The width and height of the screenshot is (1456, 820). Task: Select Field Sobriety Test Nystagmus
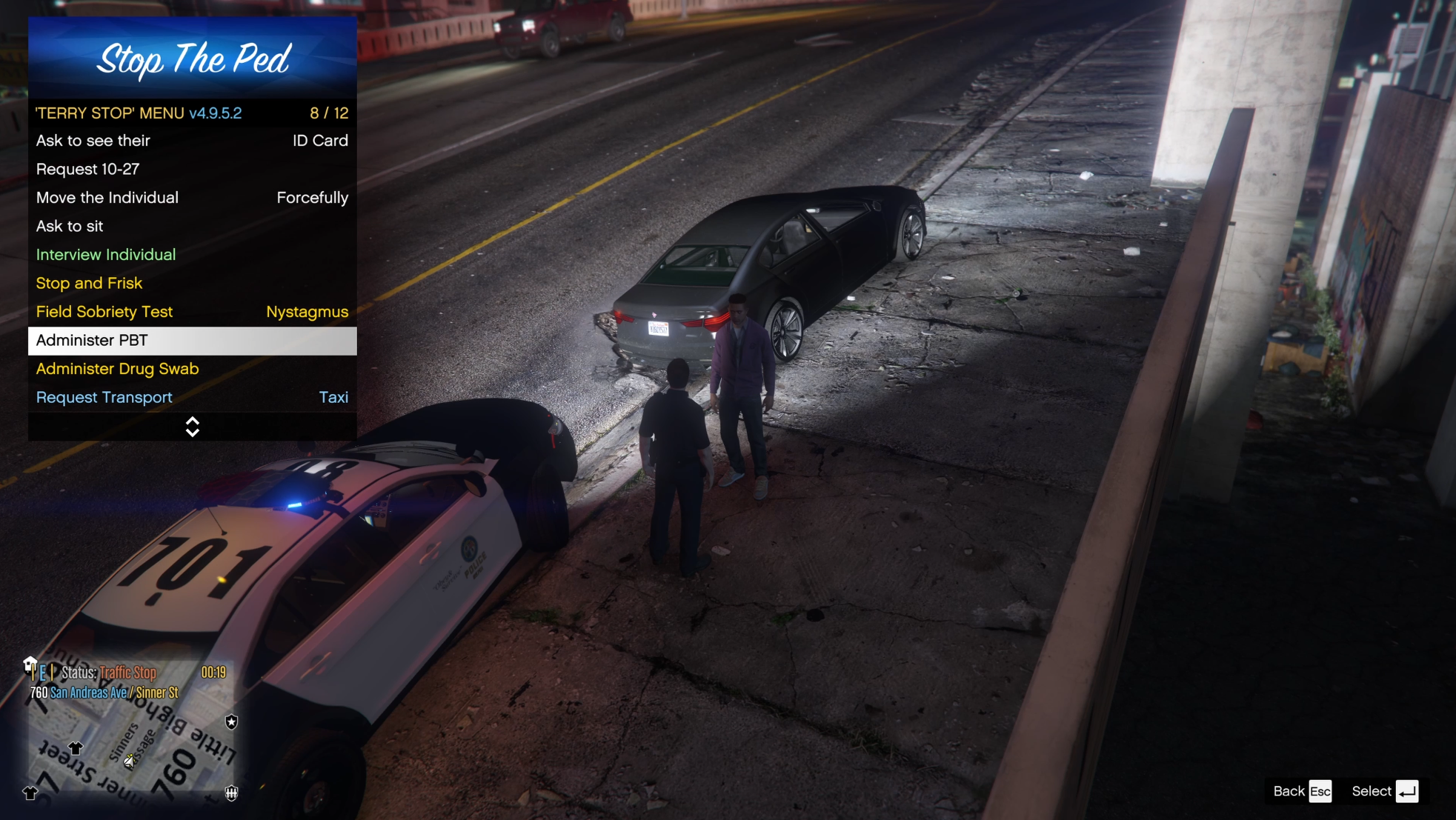tap(192, 312)
